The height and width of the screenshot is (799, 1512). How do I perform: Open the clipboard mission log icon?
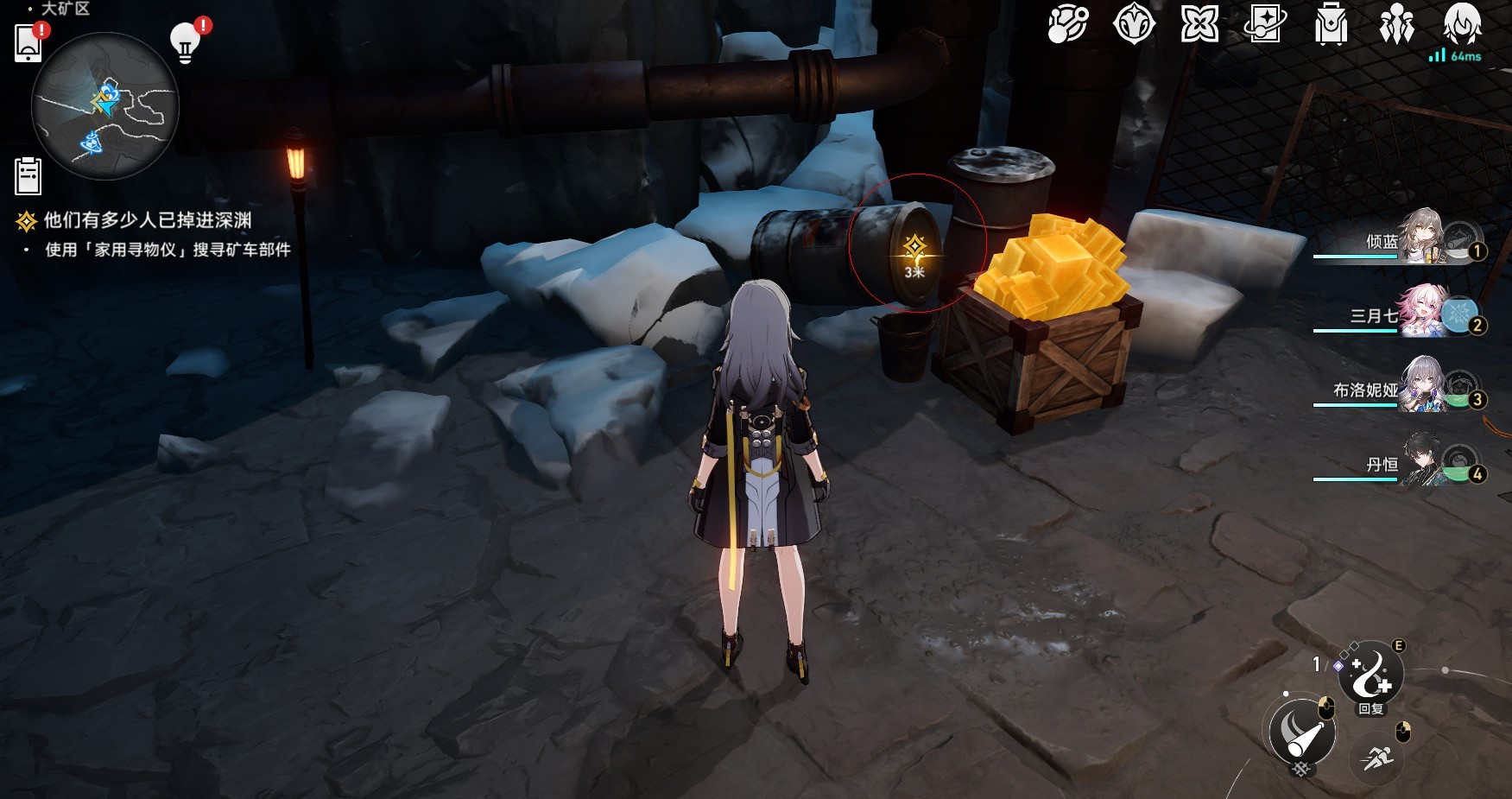click(28, 176)
